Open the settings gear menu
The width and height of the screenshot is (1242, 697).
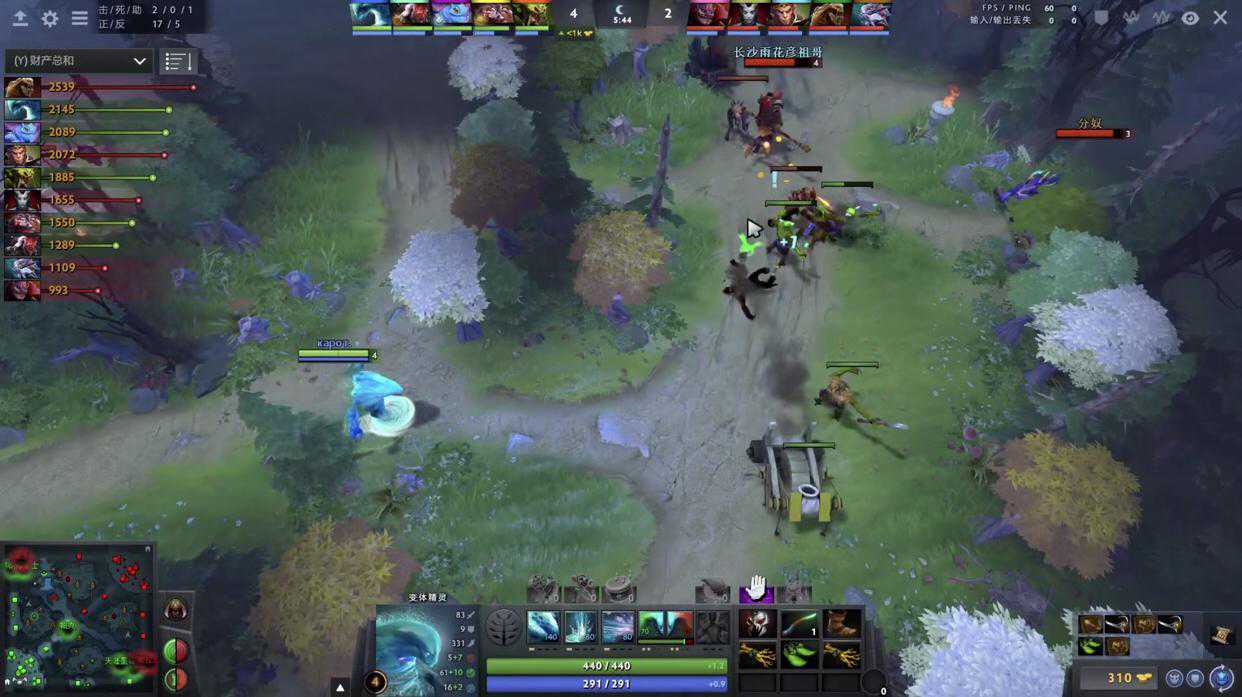(49, 18)
